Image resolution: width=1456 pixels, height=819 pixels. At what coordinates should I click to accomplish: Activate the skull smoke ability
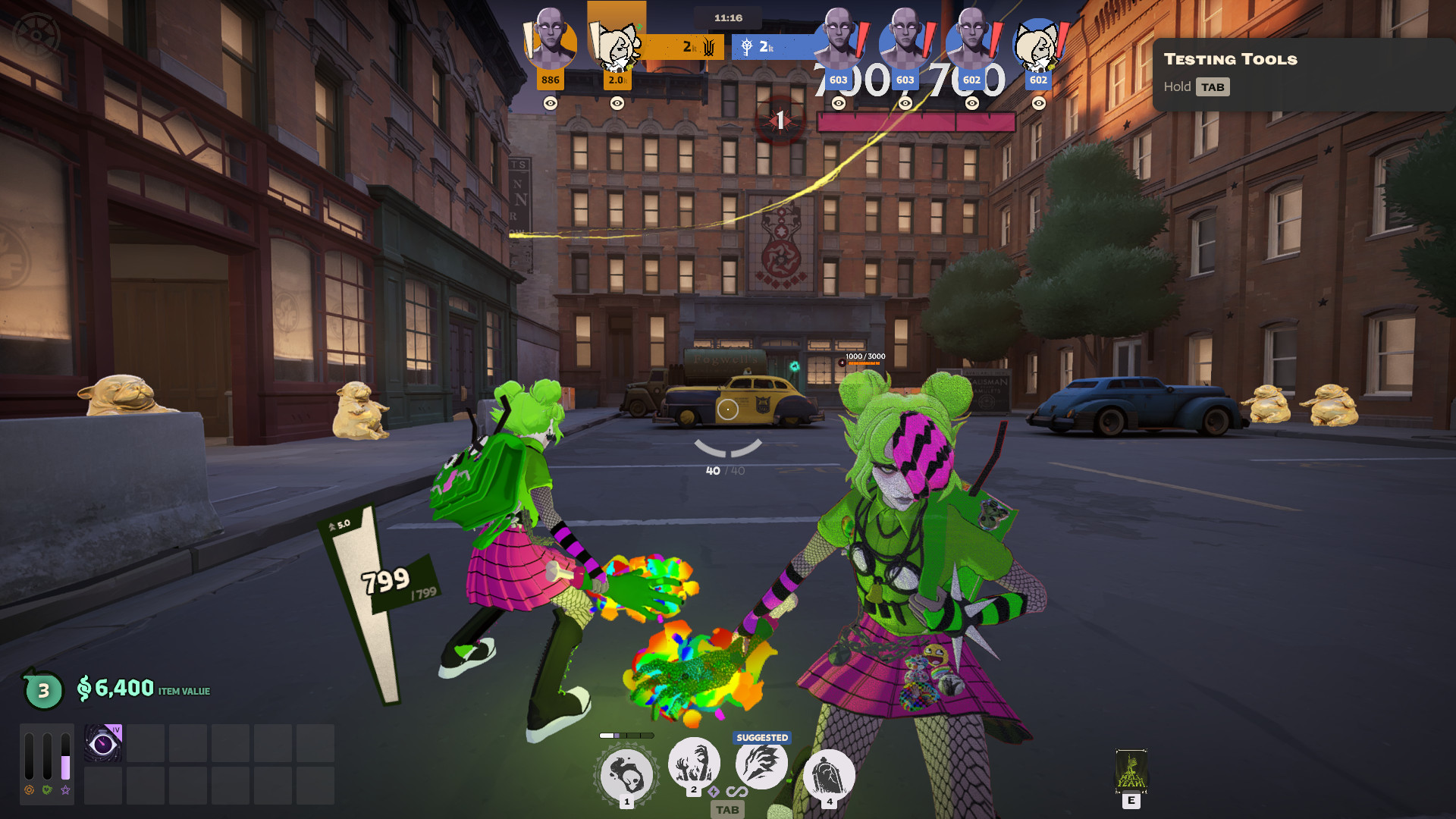click(x=626, y=775)
